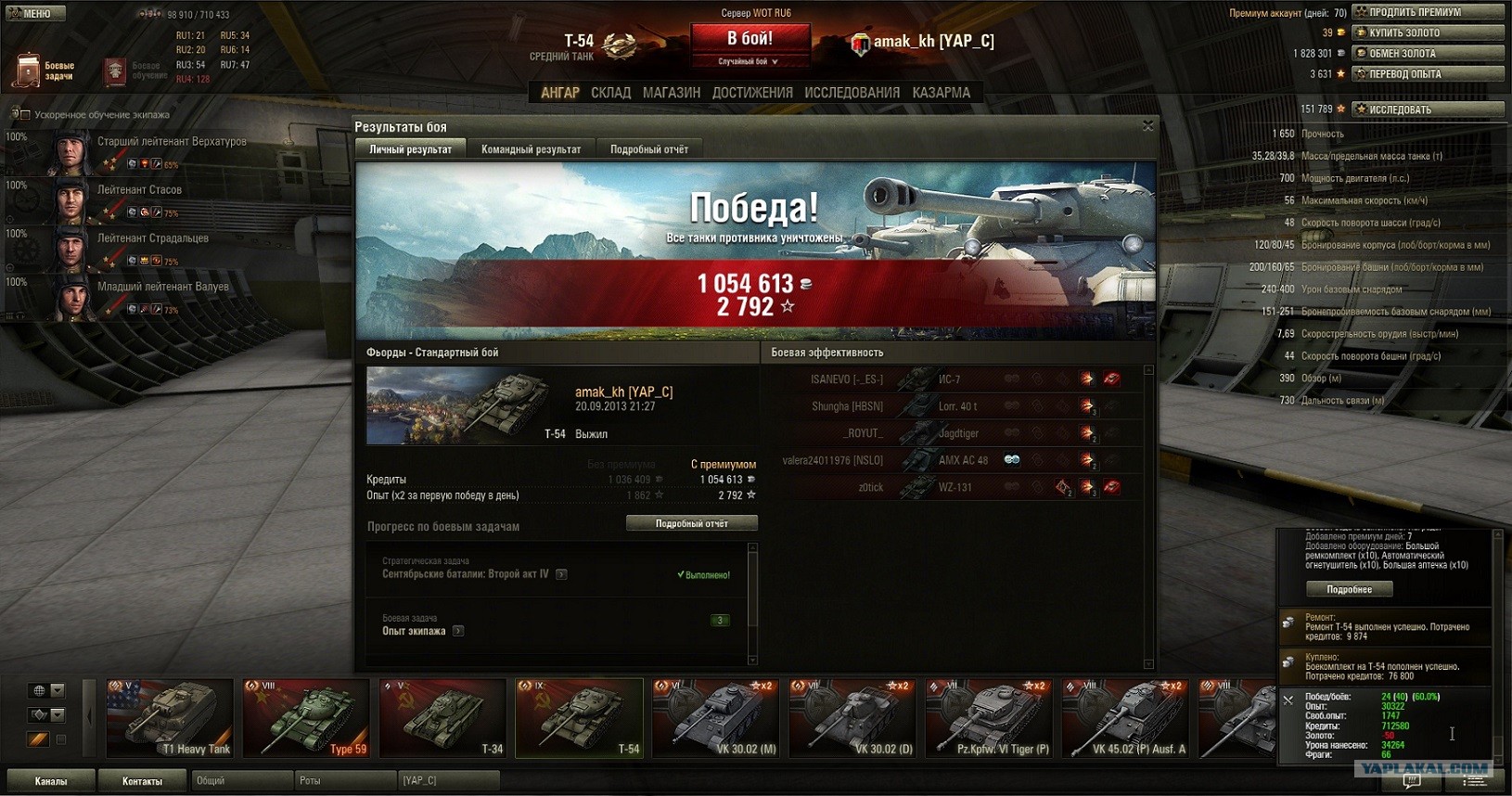The width and height of the screenshot is (1512, 796).
Task: Close the battle results window
Action: tap(1147, 126)
